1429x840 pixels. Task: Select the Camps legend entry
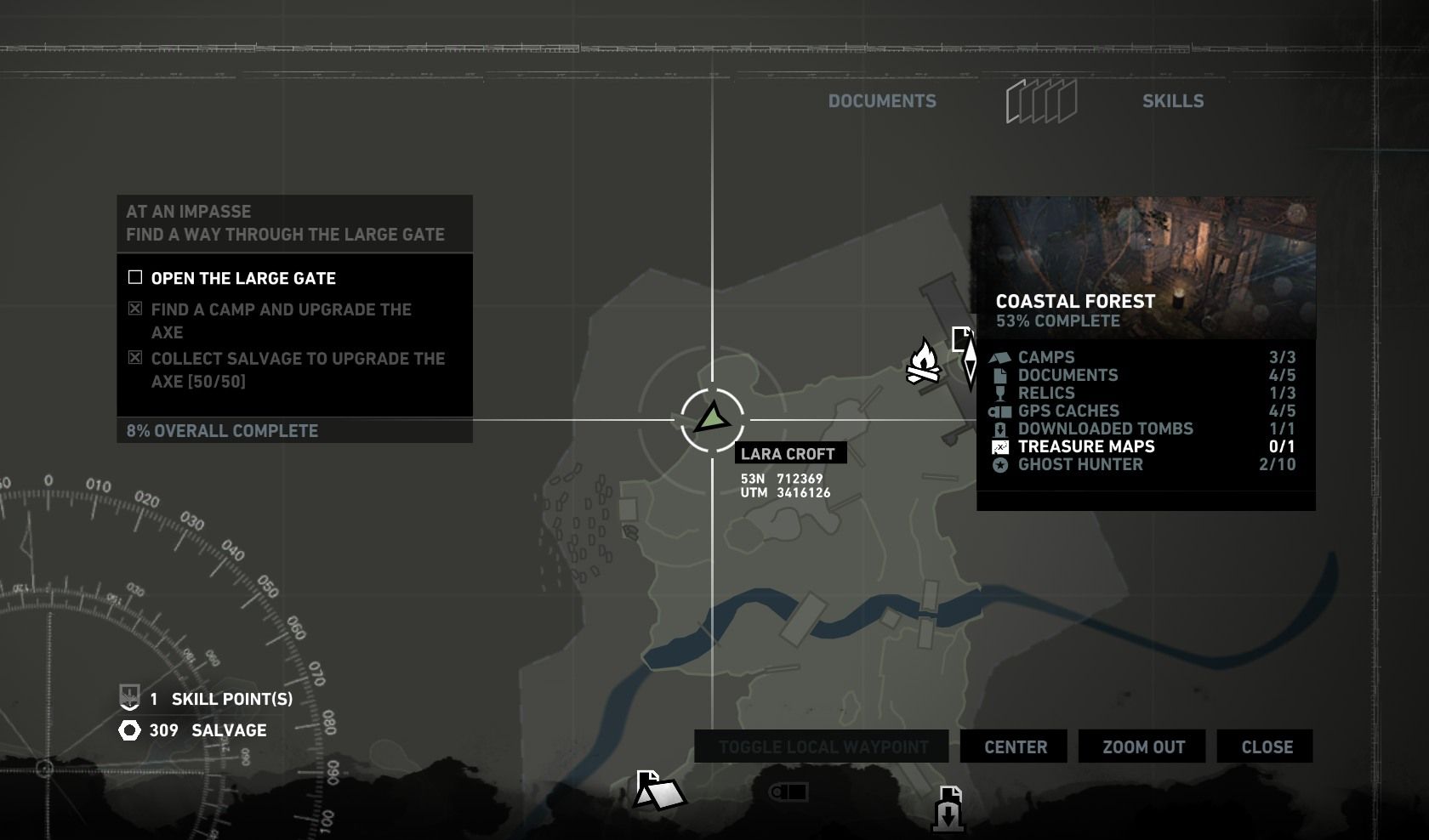(x=1046, y=357)
